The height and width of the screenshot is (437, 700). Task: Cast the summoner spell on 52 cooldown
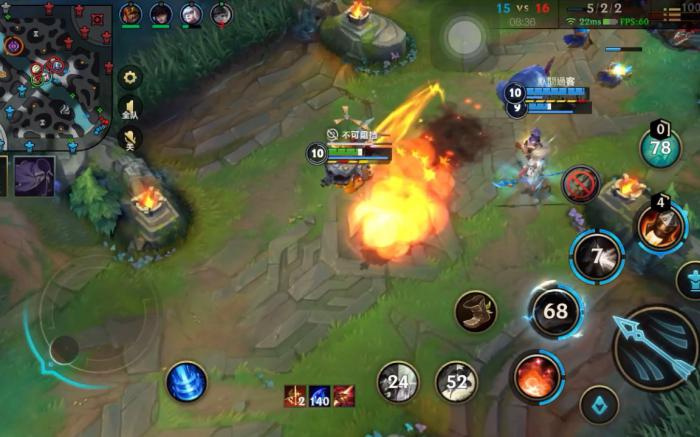(x=456, y=381)
